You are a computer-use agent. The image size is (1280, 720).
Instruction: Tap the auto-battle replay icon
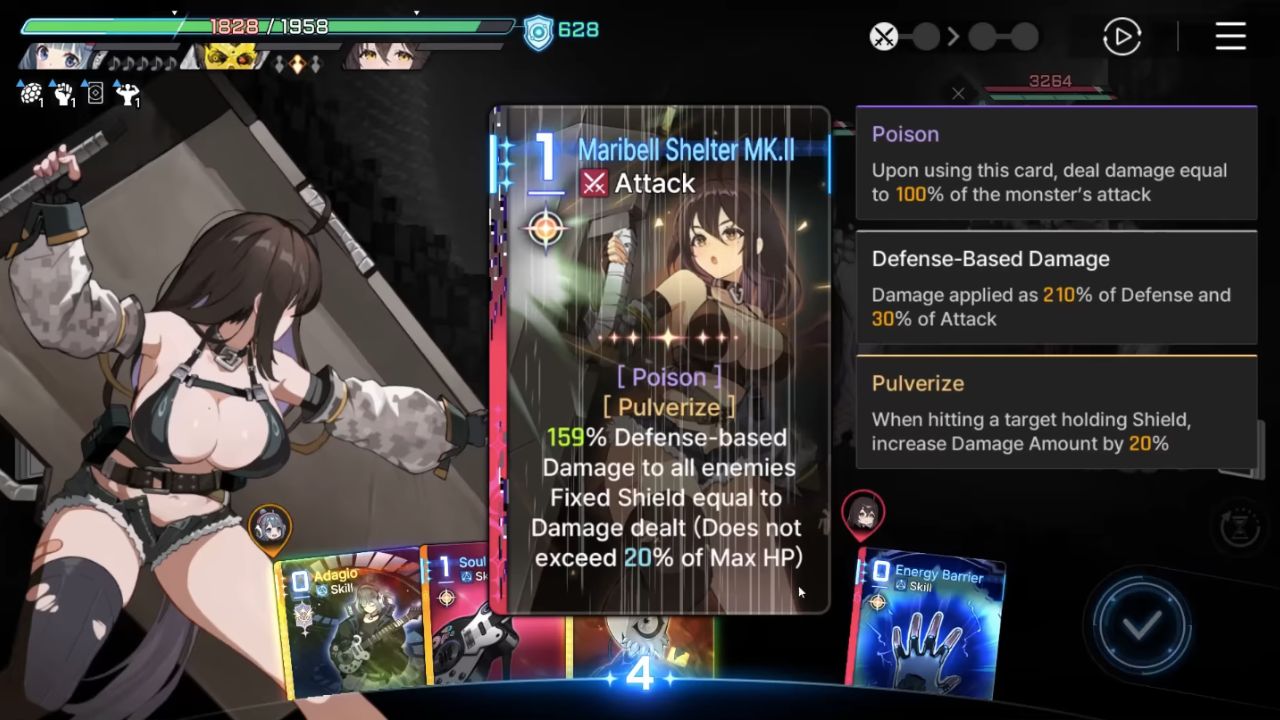[x=1121, y=37]
